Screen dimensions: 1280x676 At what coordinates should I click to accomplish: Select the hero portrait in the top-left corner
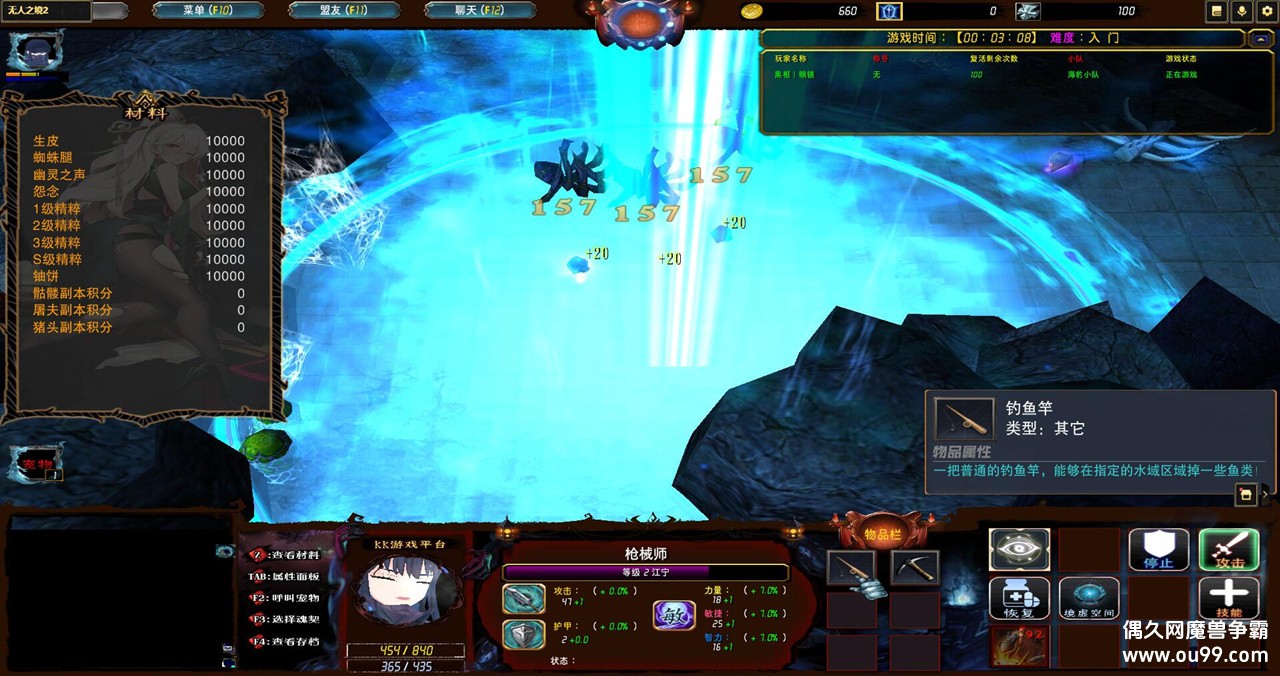[x=35, y=50]
